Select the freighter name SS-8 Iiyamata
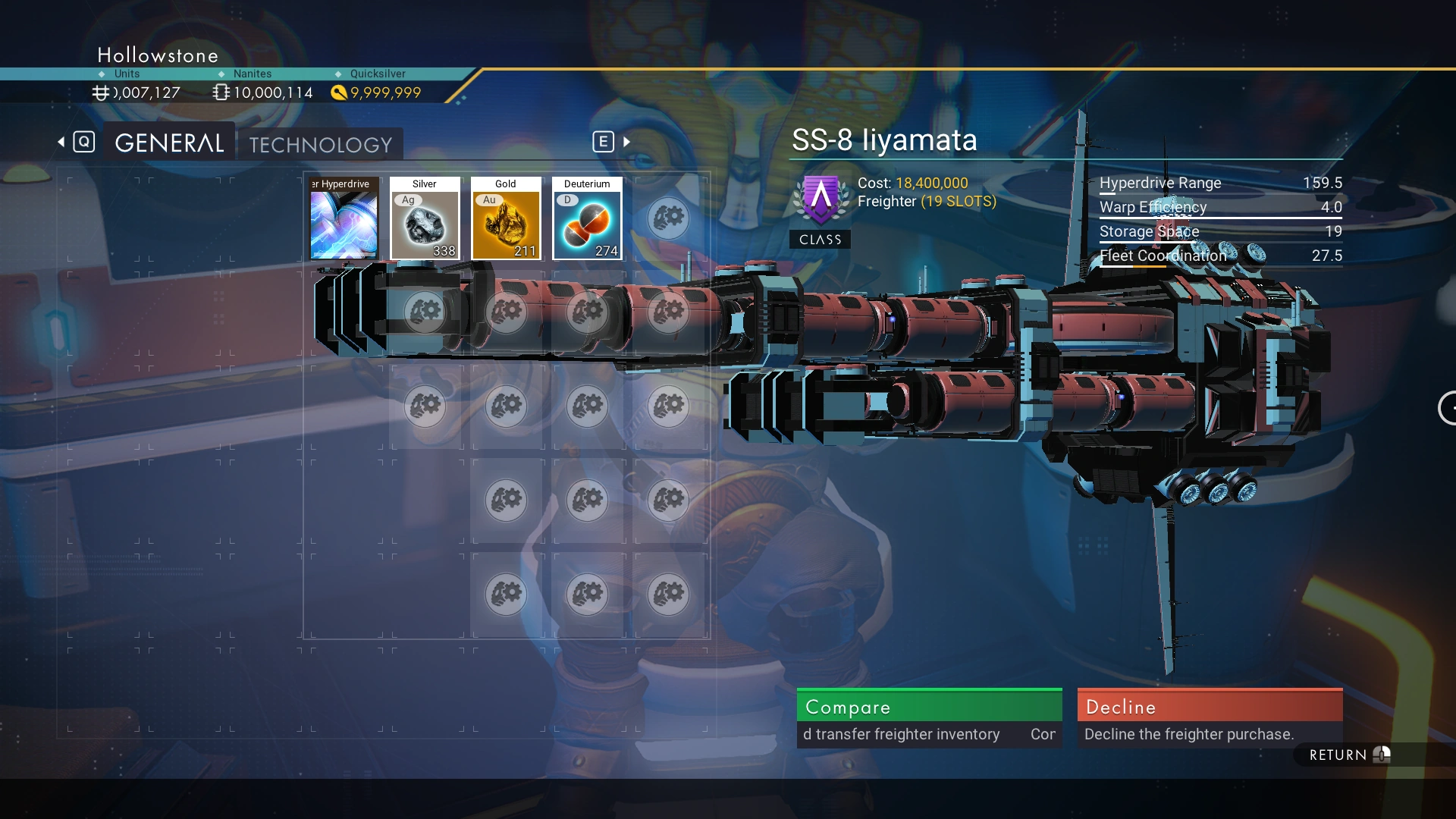Viewport: 1456px width, 819px height. pos(884,140)
